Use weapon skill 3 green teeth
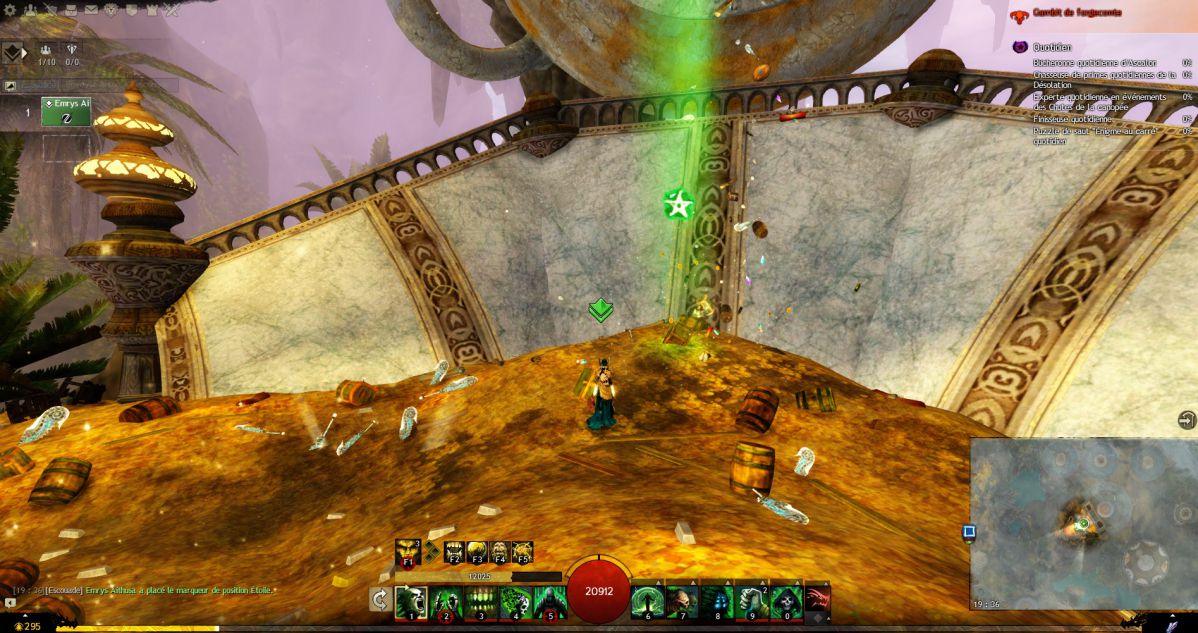The image size is (1198, 633). 480,602
